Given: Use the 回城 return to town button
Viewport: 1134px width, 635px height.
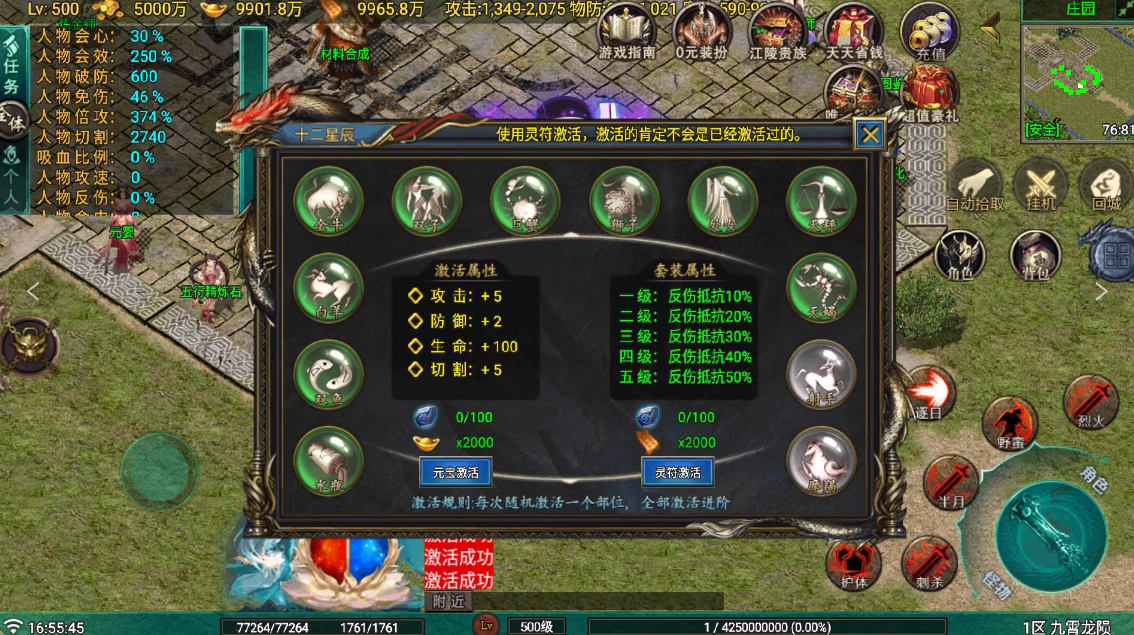Looking at the screenshot, I should [1106, 185].
